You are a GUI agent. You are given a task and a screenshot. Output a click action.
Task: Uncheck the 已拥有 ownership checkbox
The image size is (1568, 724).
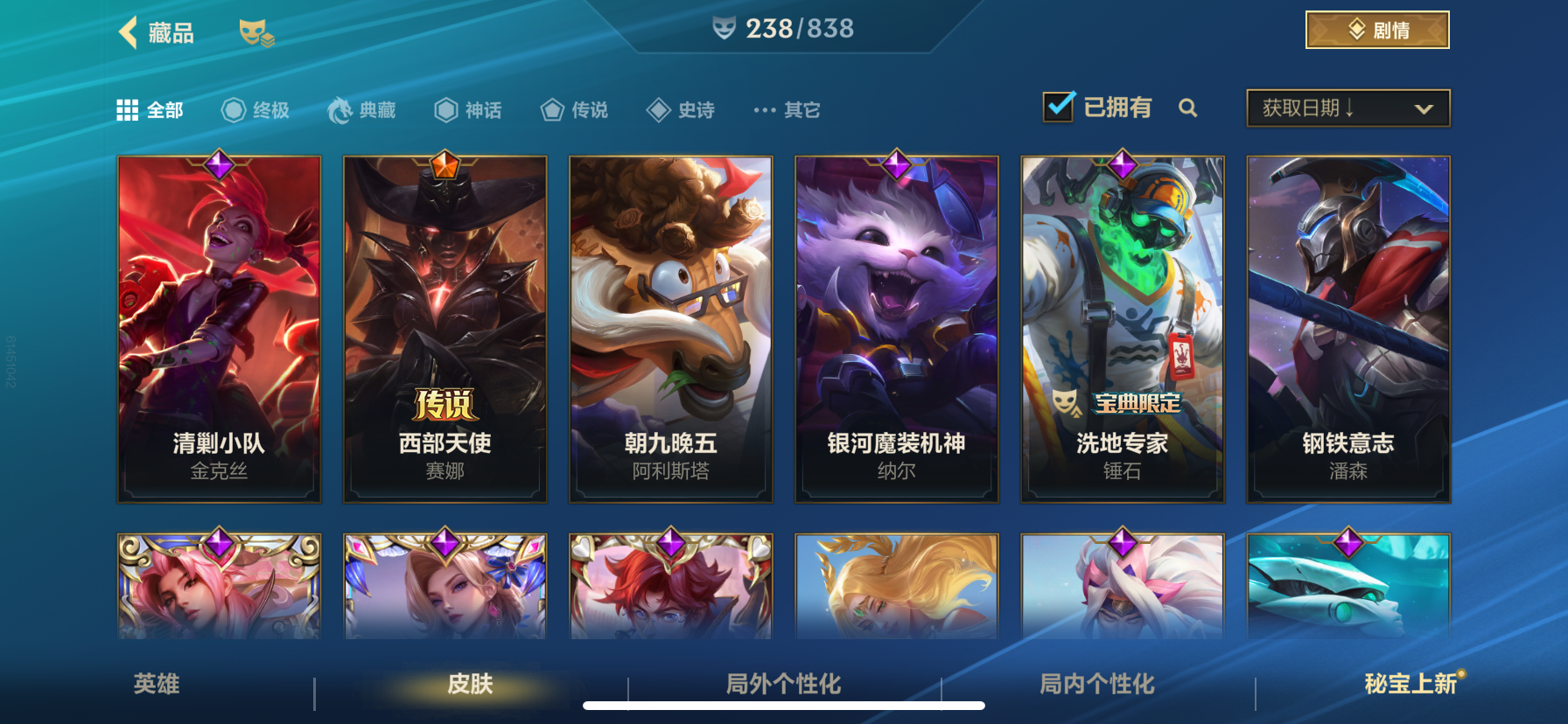pos(1059,105)
